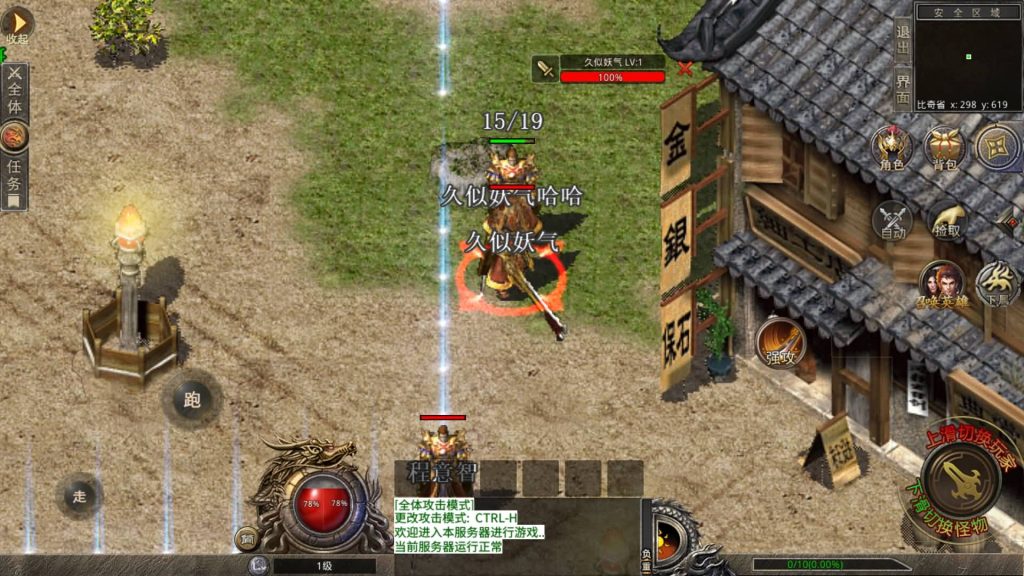1024x576 pixels.
Task: Open the 背包 backpack
Action: [943, 148]
